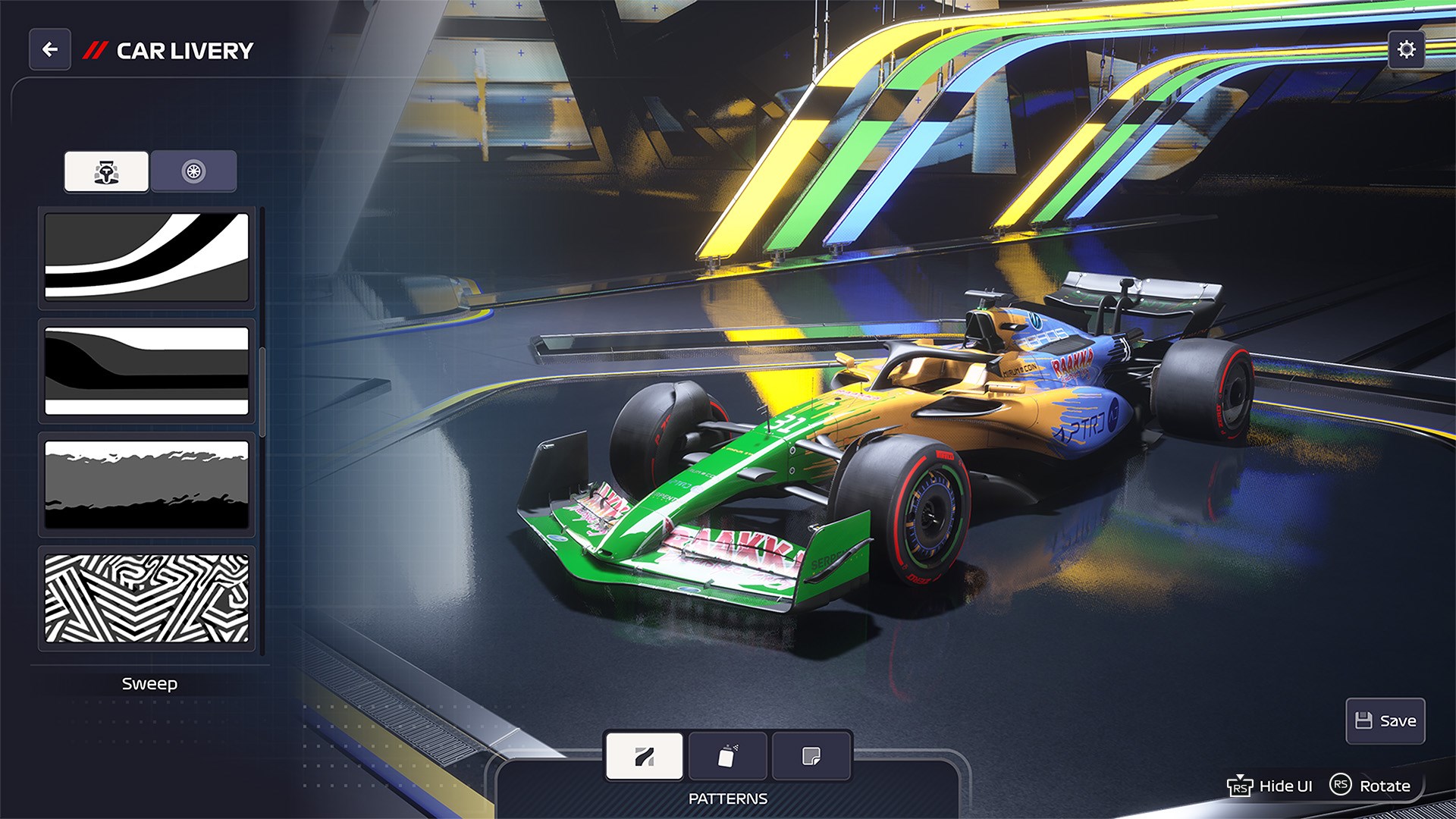Switch selection from car body to wheels
The image size is (1456, 819).
point(193,171)
